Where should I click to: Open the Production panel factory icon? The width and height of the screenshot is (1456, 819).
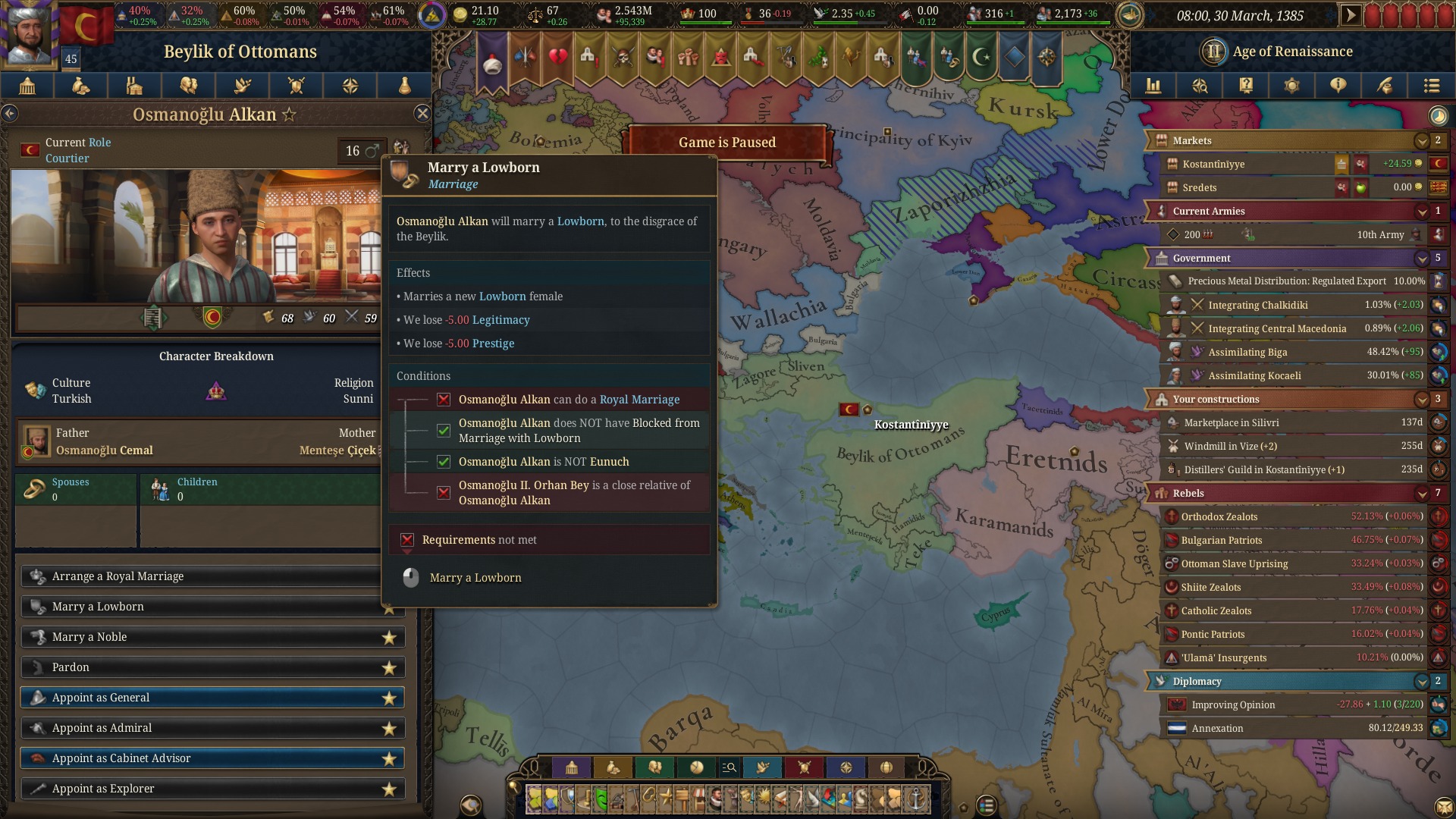[x=134, y=86]
